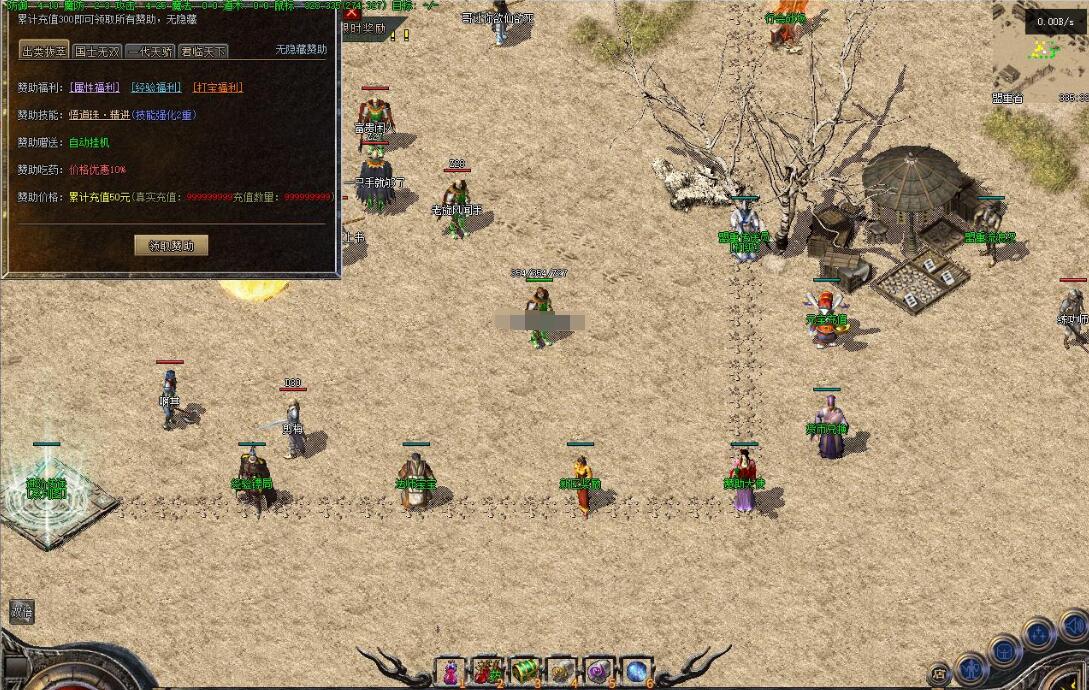Select the green scroll bundle in slot 3
Image resolution: width=1089 pixels, height=690 pixels.
tap(524, 671)
